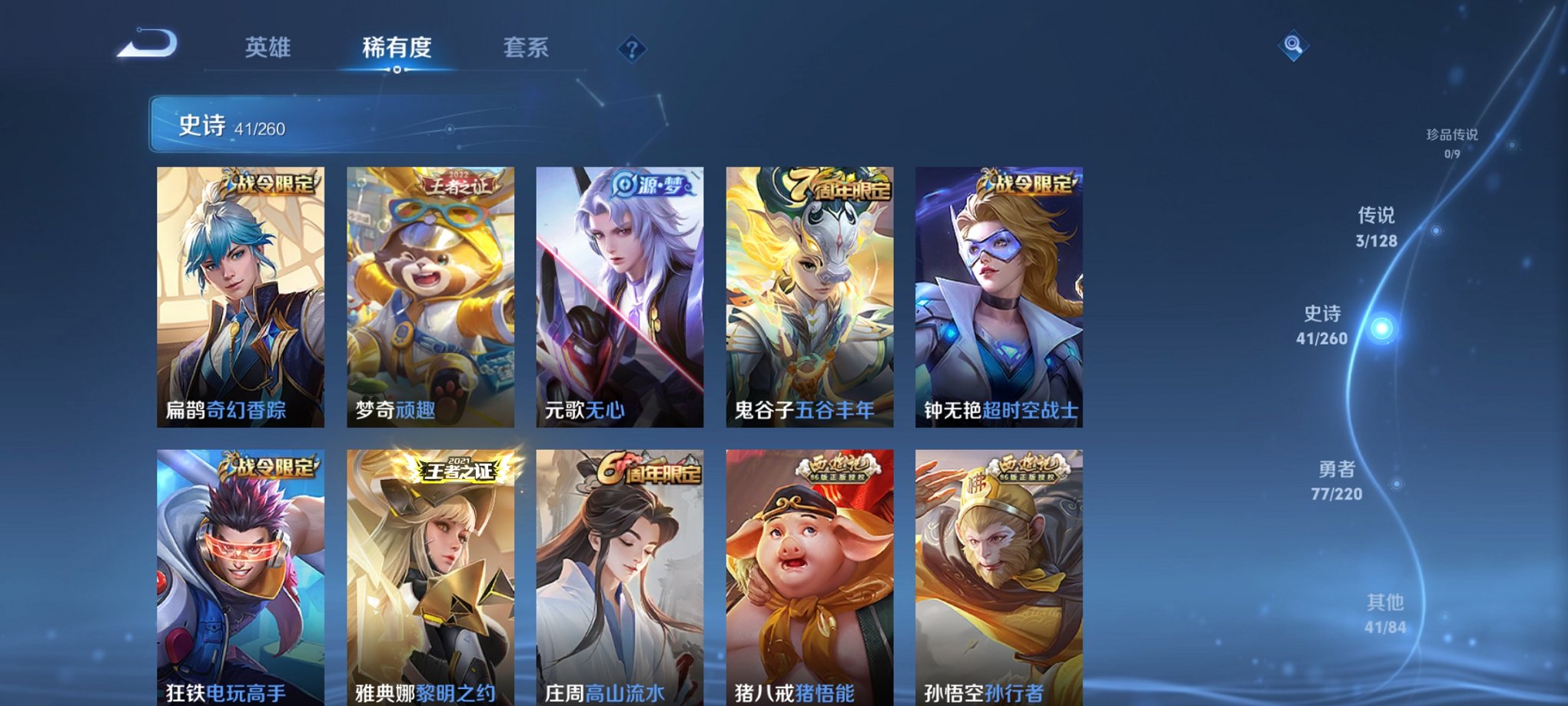This screenshot has width=1568, height=706.
Task: Switch to the 套系 tab
Action: pos(526,48)
